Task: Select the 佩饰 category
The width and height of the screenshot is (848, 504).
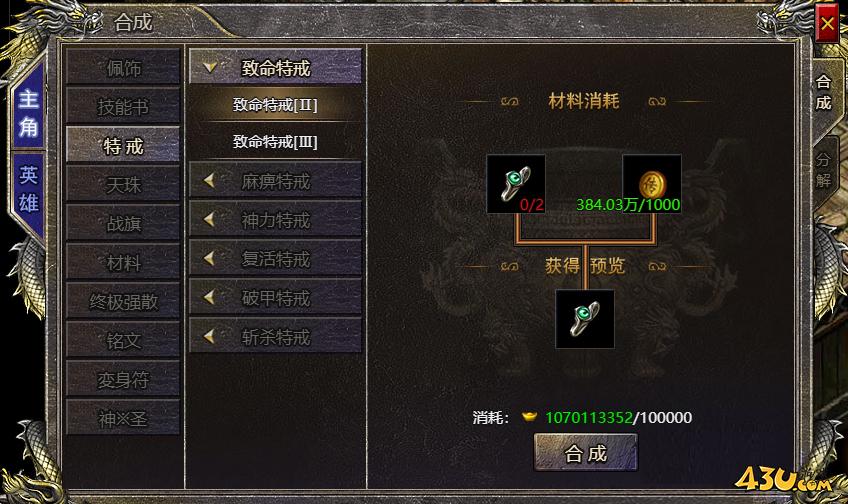Action: click(x=123, y=68)
